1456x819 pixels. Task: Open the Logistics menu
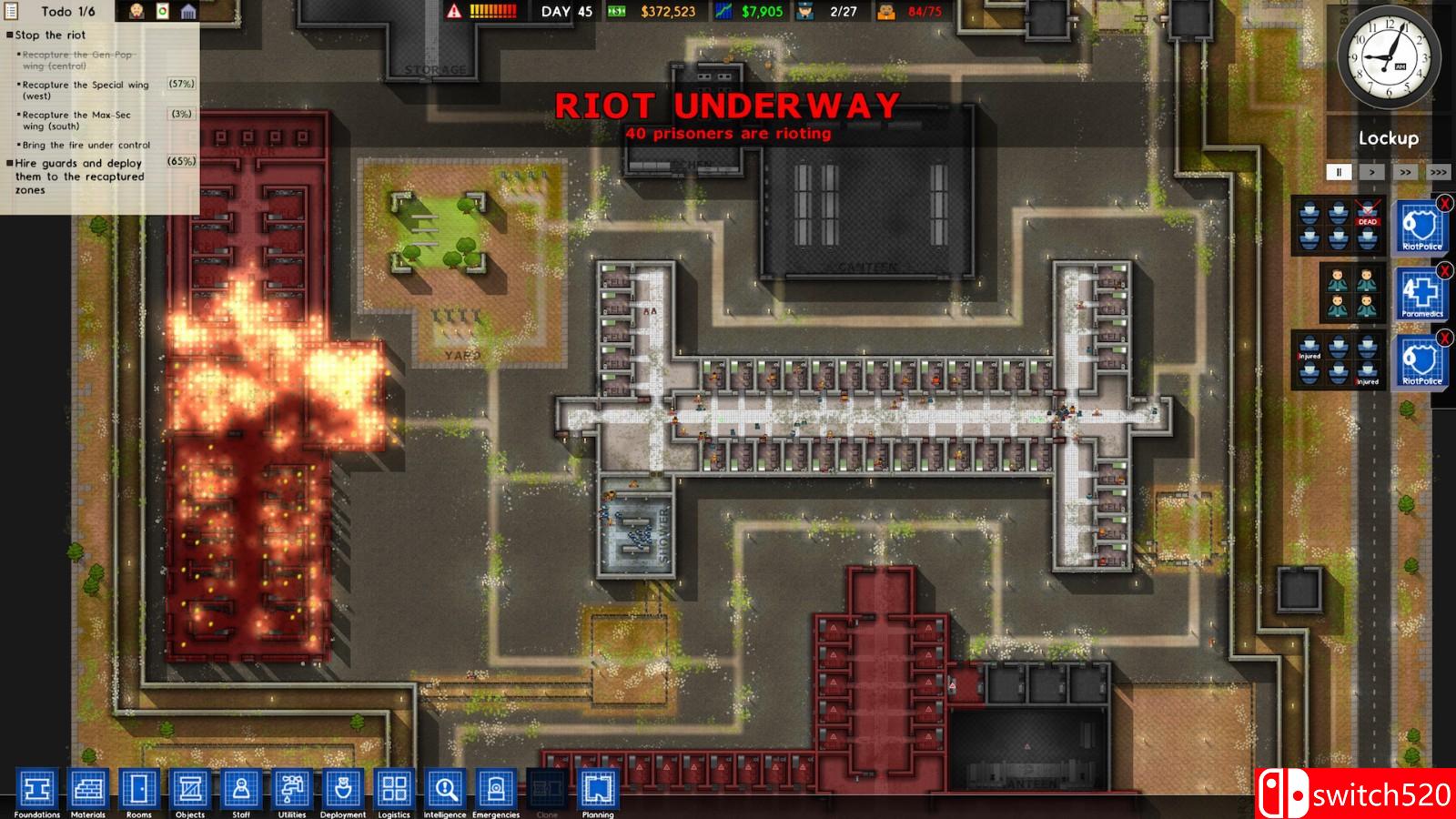pyautogui.click(x=393, y=790)
